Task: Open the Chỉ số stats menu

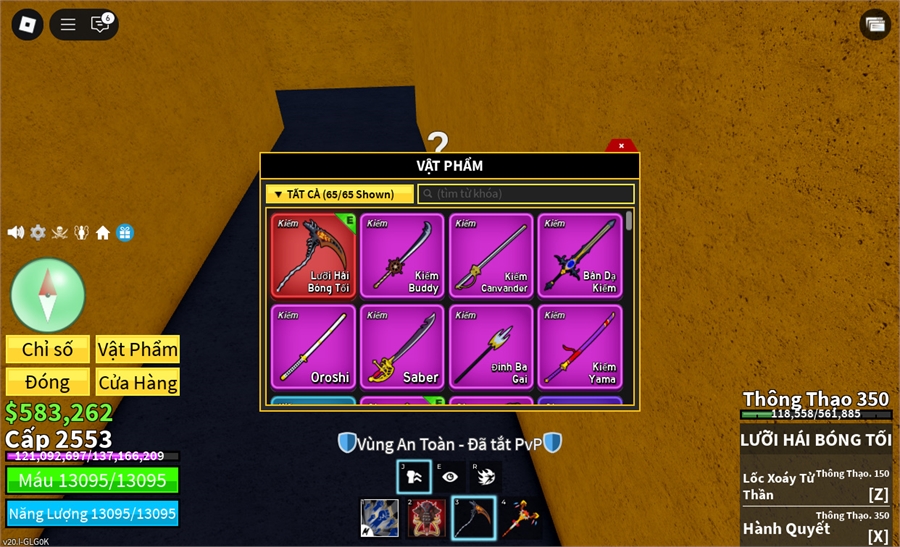Action: pos(48,349)
